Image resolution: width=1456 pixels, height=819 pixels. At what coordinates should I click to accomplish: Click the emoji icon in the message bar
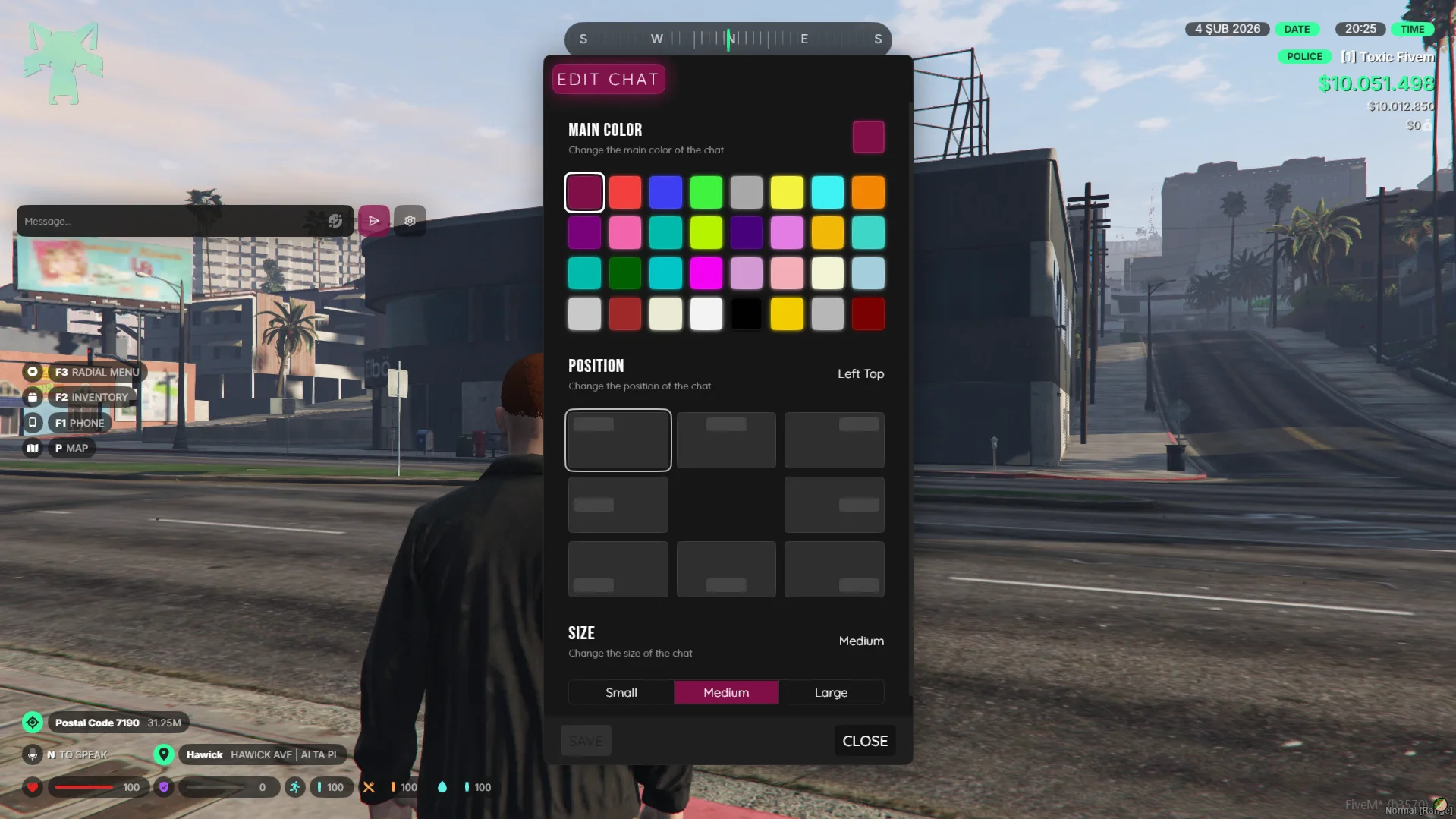point(336,221)
